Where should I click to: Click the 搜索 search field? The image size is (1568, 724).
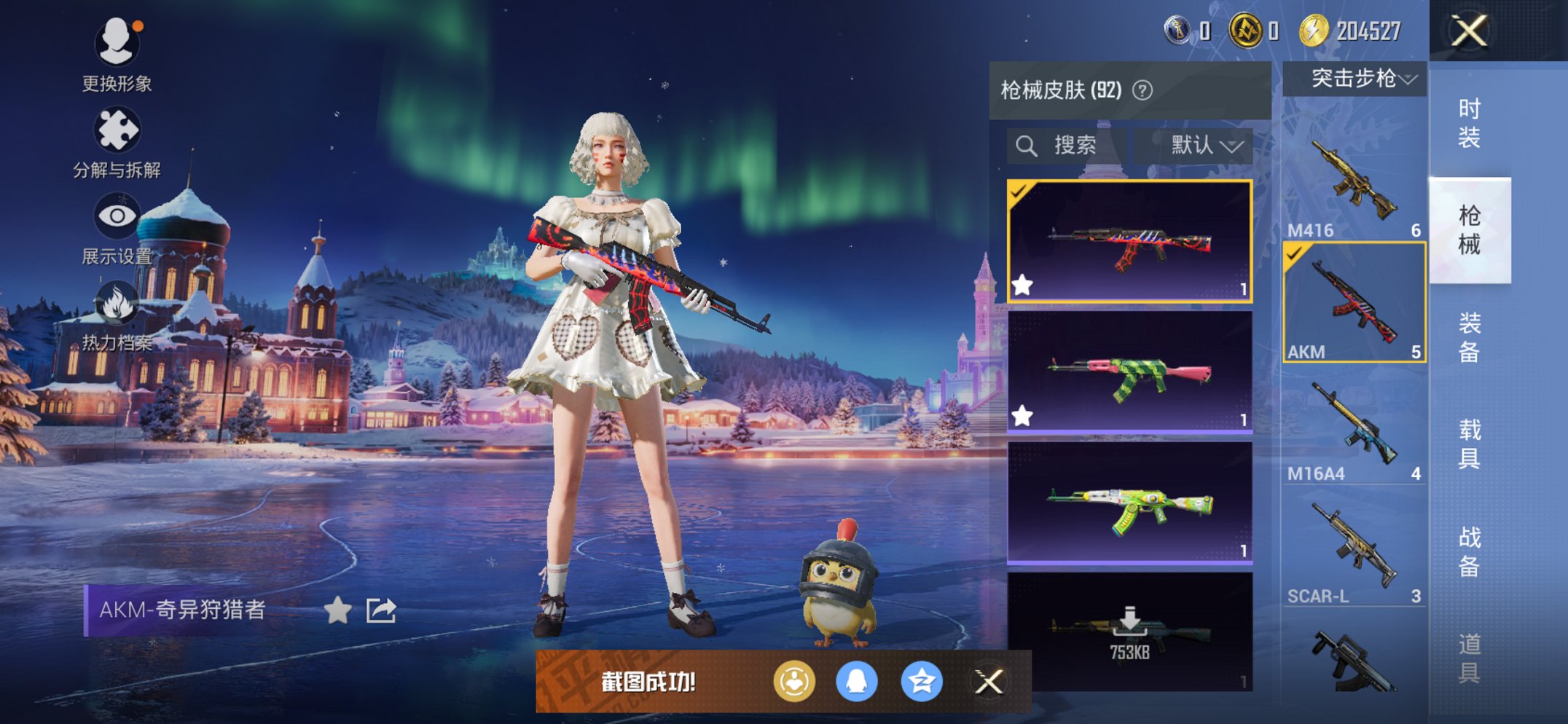[x=1068, y=146]
